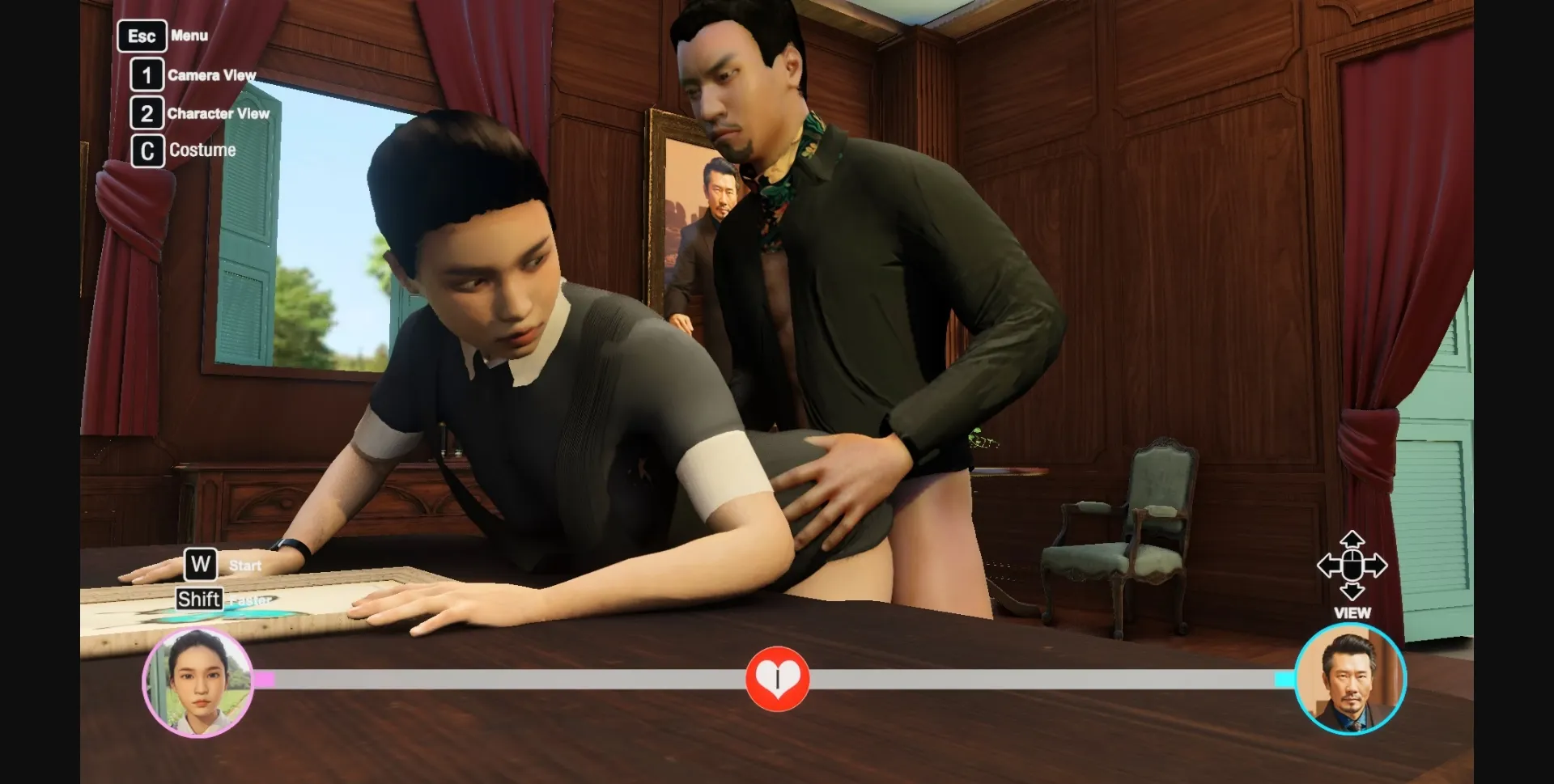Toggle Faster speed via the Shift hint
This screenshot has width=1554, height=784.
pyautogui.click(x=251, y=599)
